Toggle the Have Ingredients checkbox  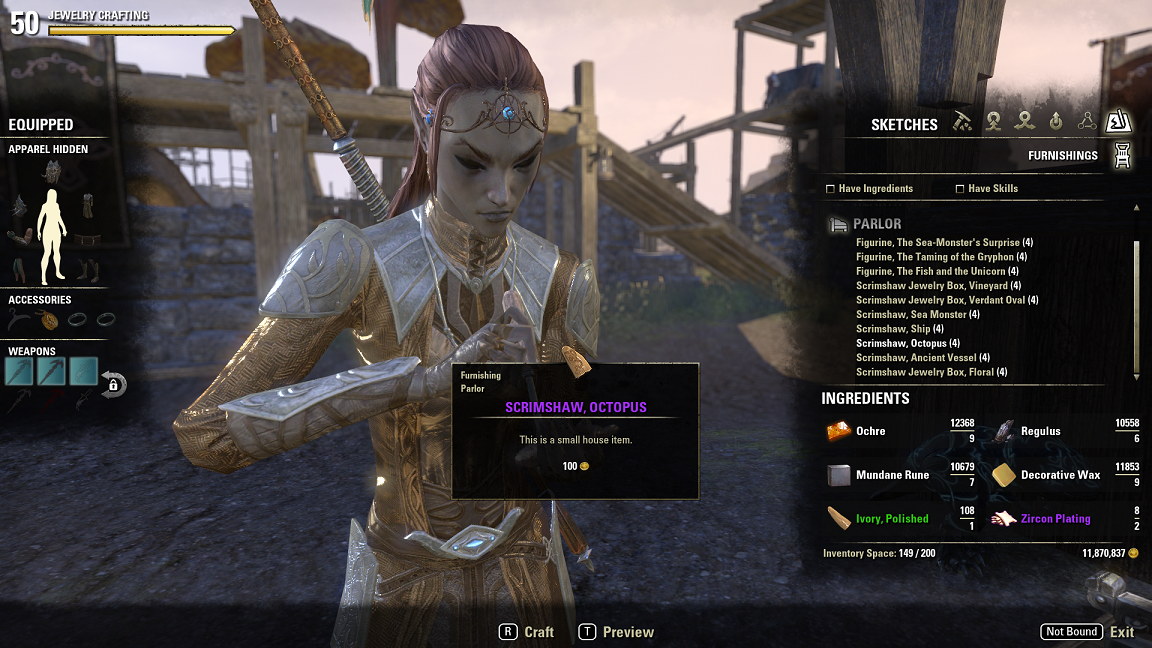coord(830,188)
